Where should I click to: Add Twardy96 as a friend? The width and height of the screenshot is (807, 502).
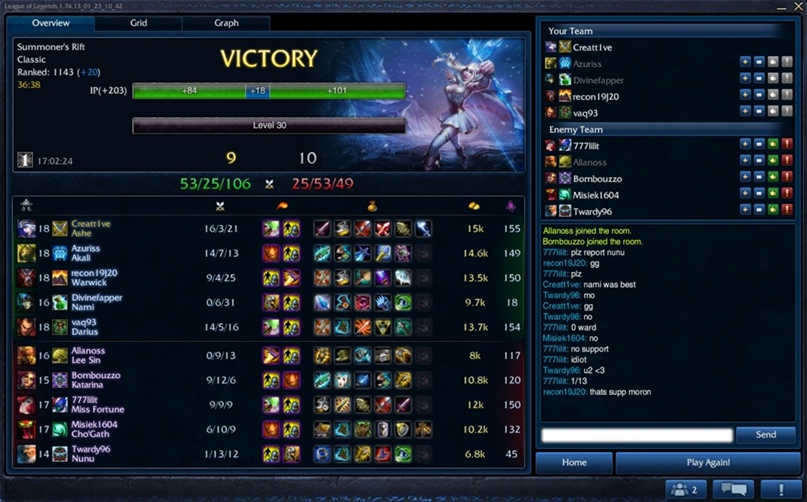click(x=745, y=211)
